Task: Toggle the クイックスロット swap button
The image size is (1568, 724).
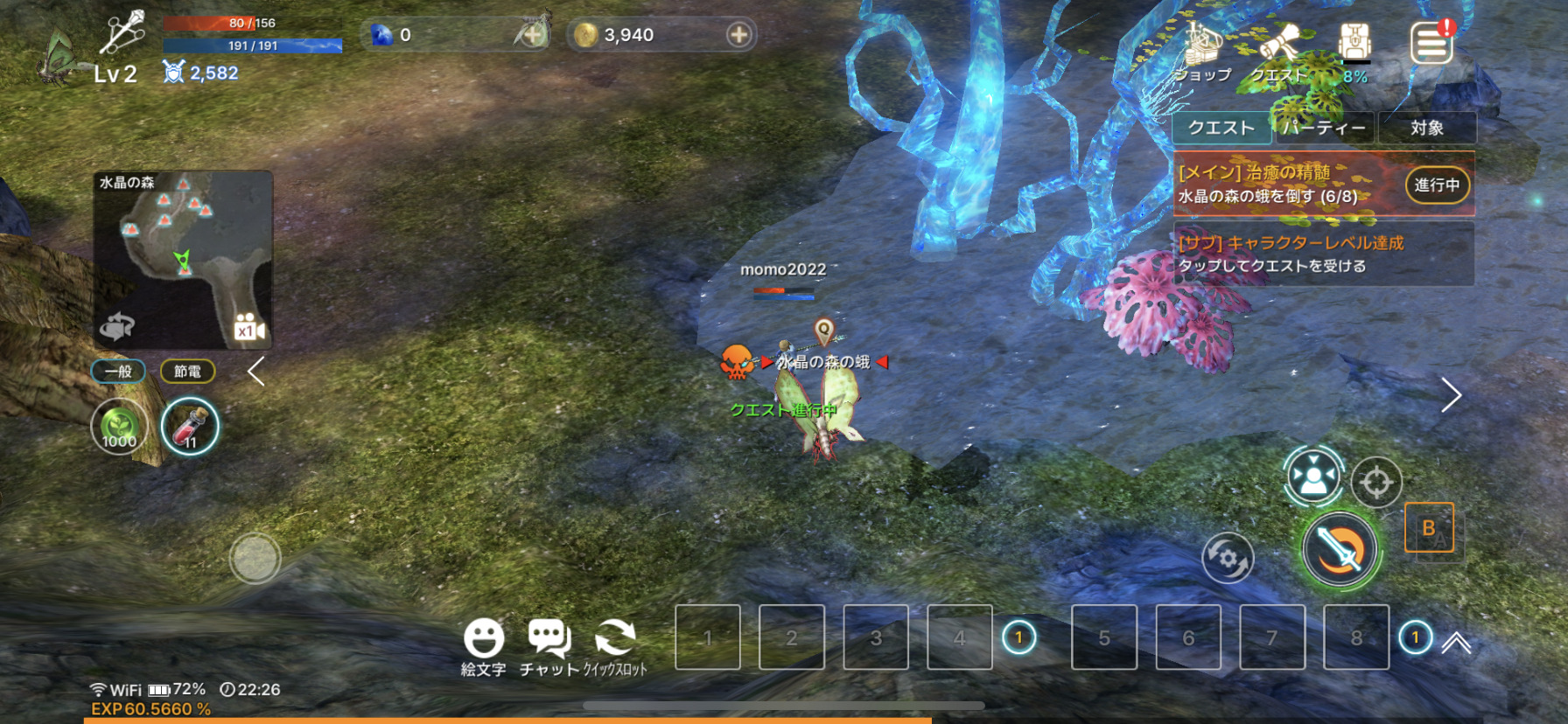Action: 615,647
